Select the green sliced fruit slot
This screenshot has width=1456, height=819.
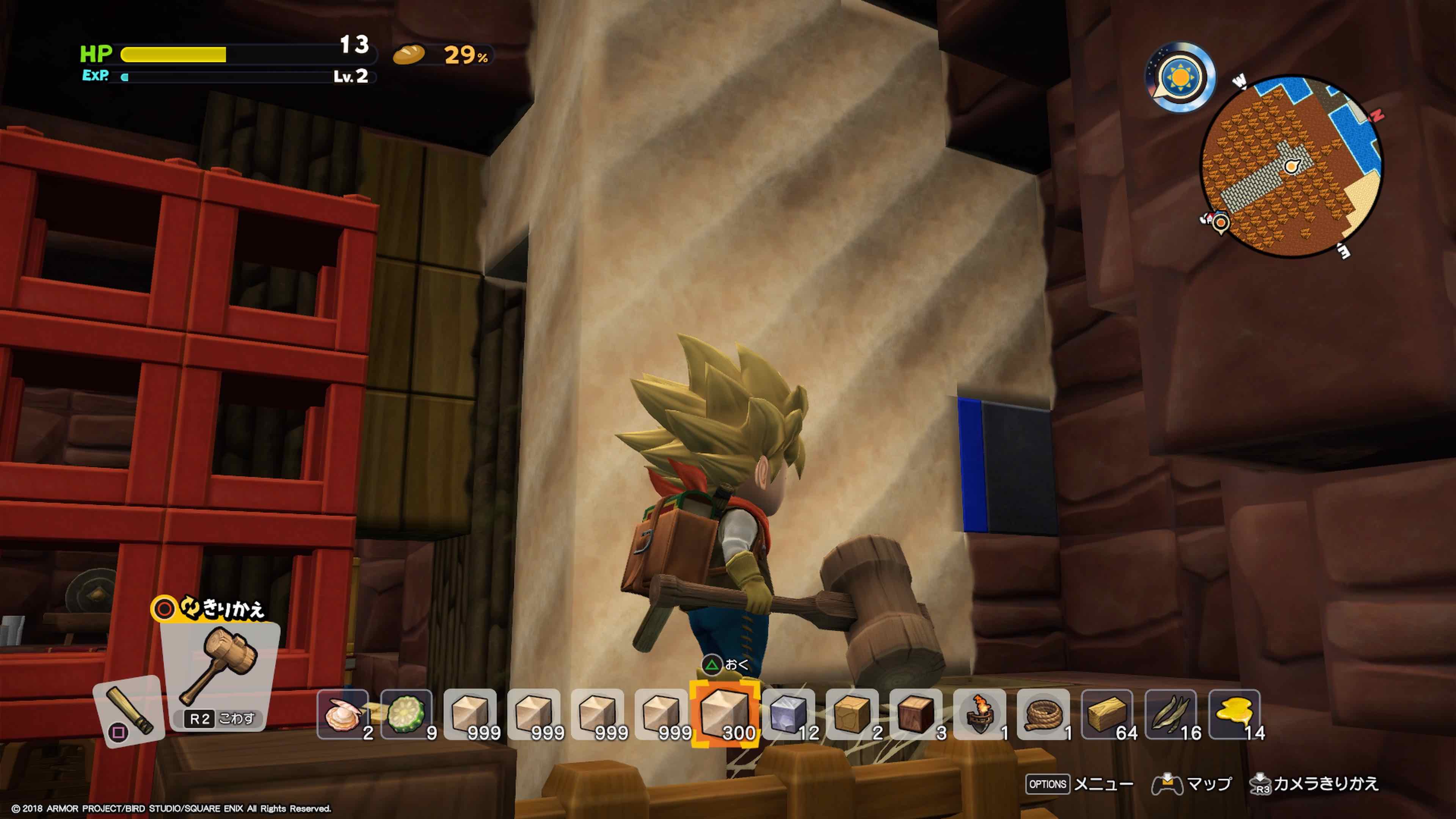click(x=406, y=714)
